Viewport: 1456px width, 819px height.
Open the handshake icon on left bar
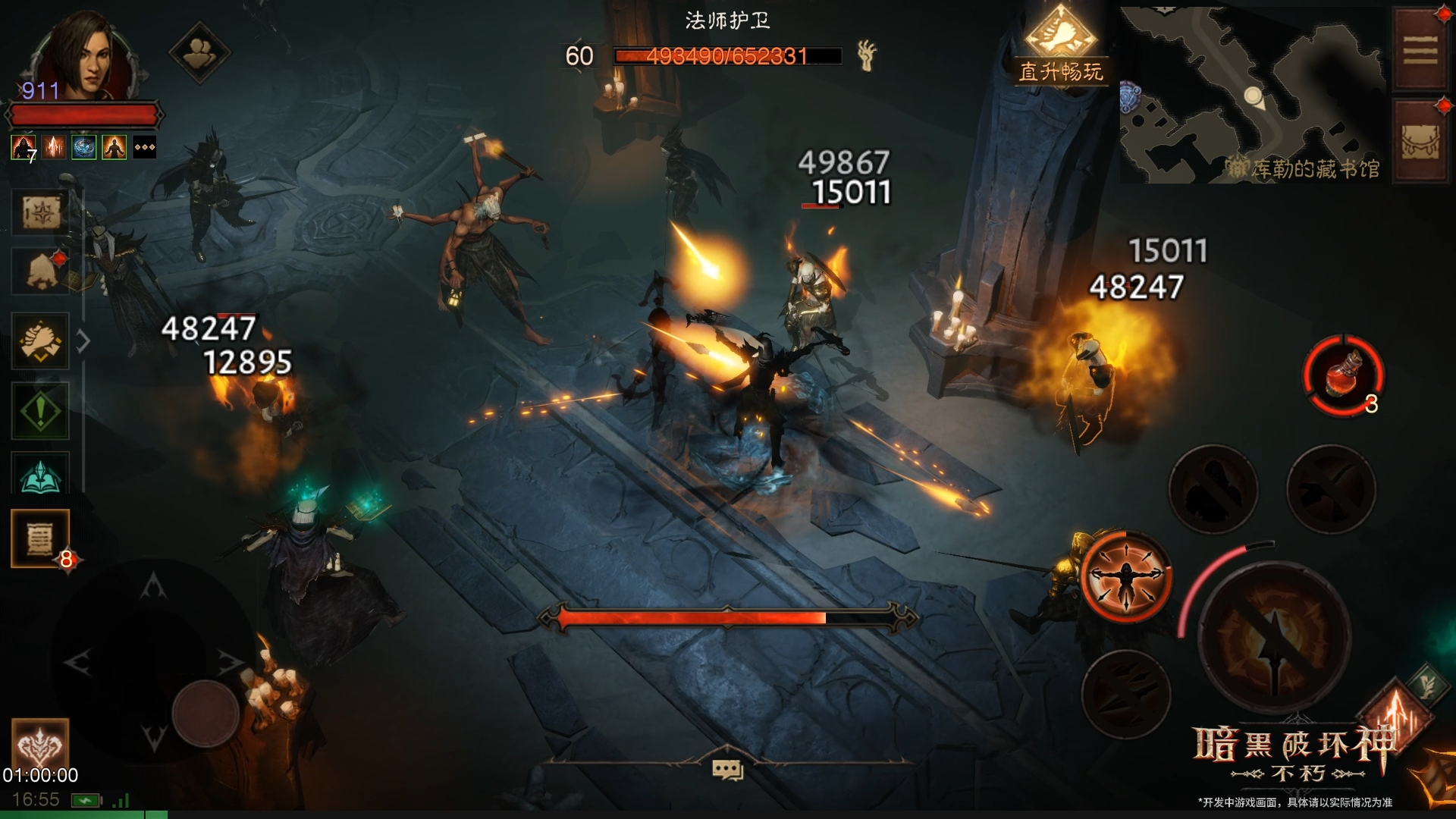click(40, 341)
